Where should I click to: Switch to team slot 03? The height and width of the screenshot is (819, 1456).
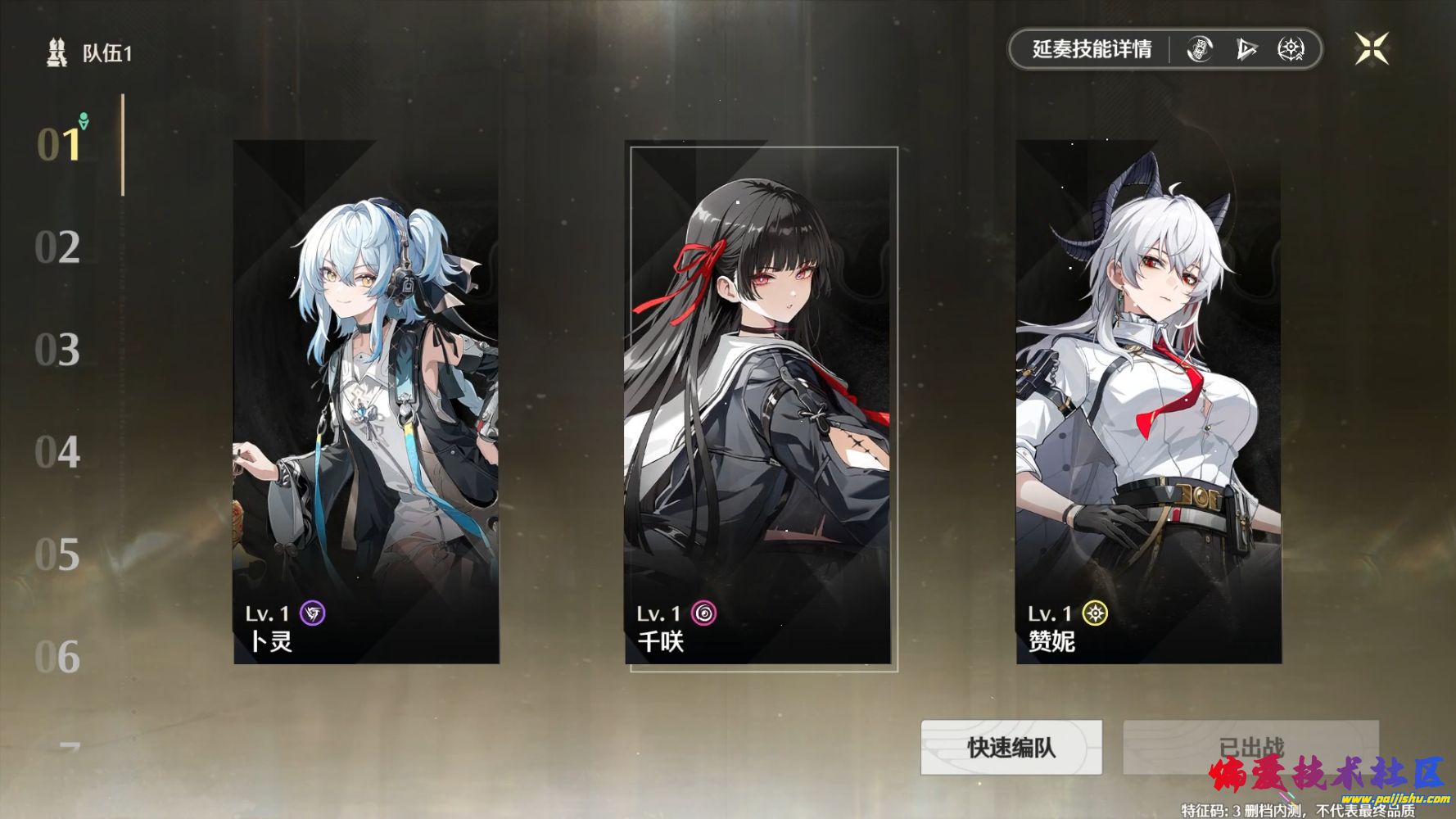pyautogui.click(x=57, y=350)
